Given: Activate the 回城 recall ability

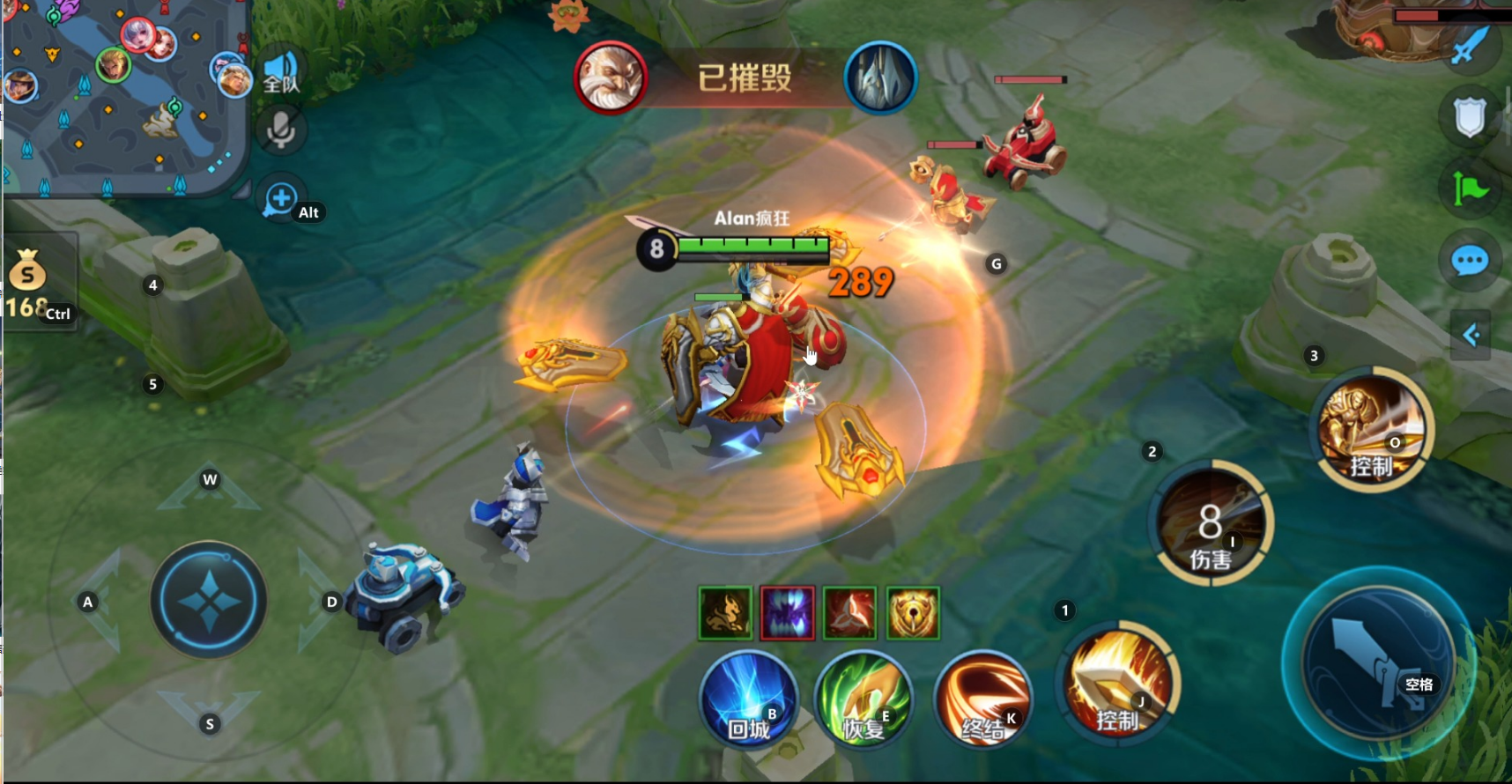Looking at the screenshot, I should pos(749,701).
